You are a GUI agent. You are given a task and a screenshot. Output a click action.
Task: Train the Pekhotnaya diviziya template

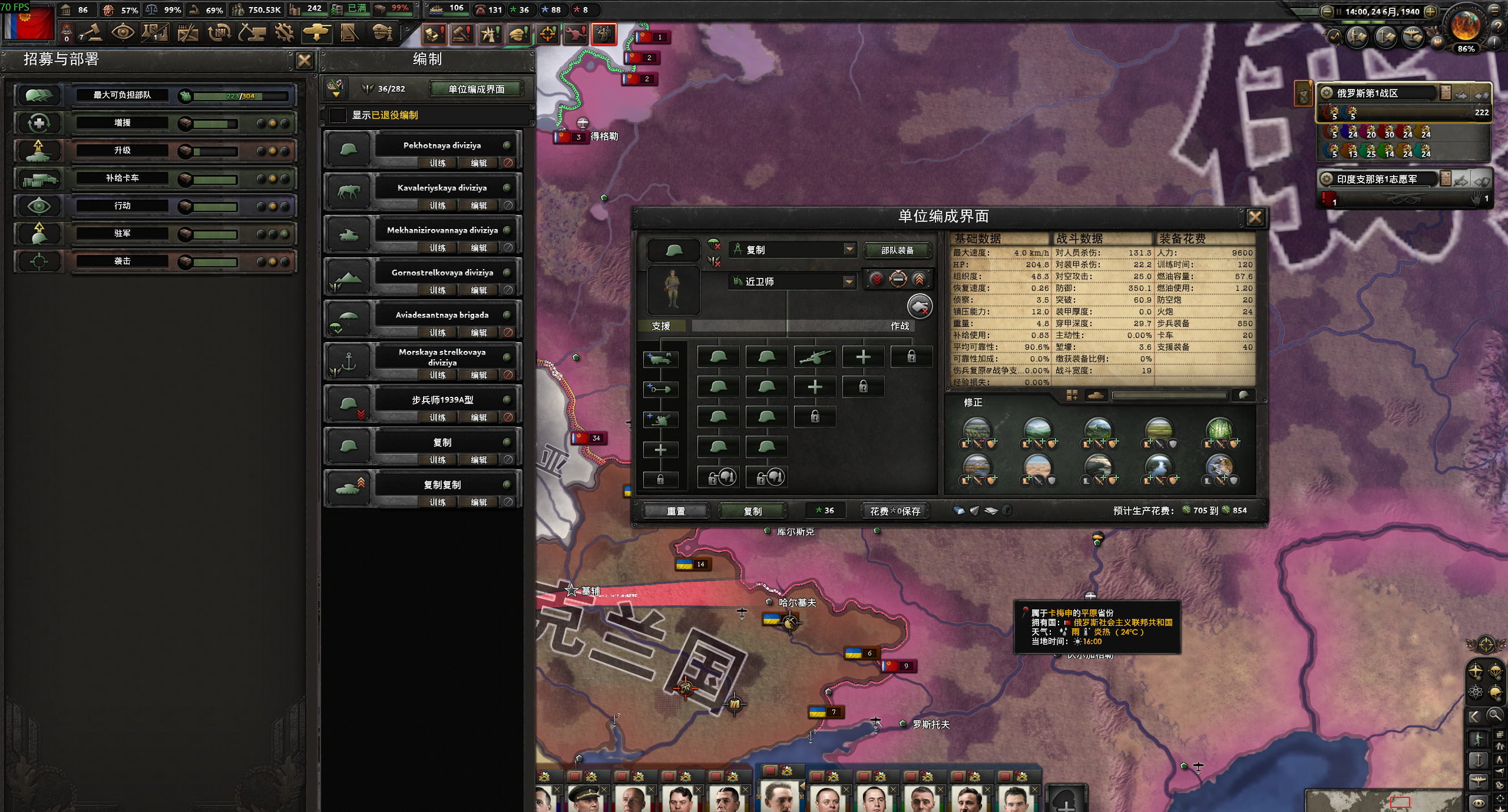437,163
